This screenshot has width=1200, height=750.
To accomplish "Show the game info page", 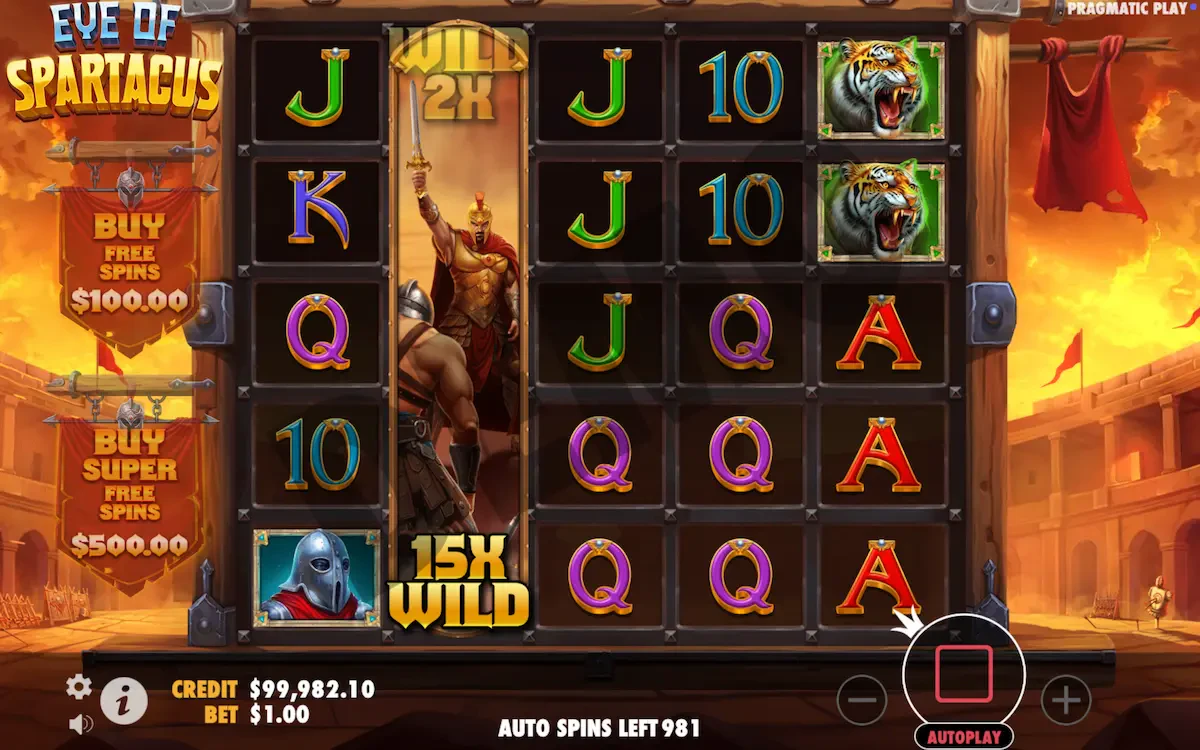I will [123, 701].
